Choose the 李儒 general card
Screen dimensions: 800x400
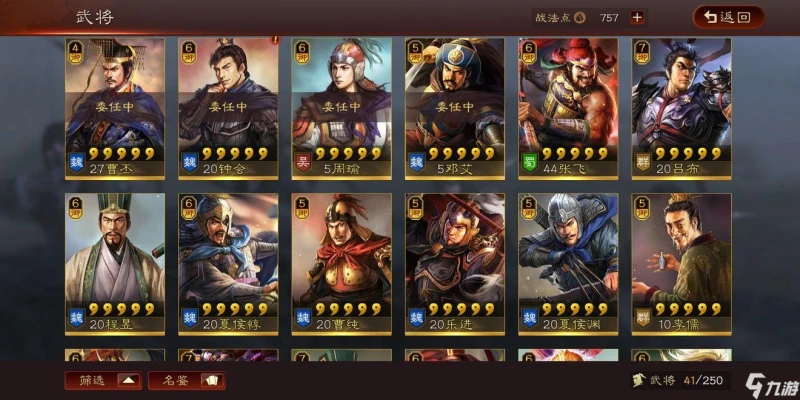[x=681, y=263]
